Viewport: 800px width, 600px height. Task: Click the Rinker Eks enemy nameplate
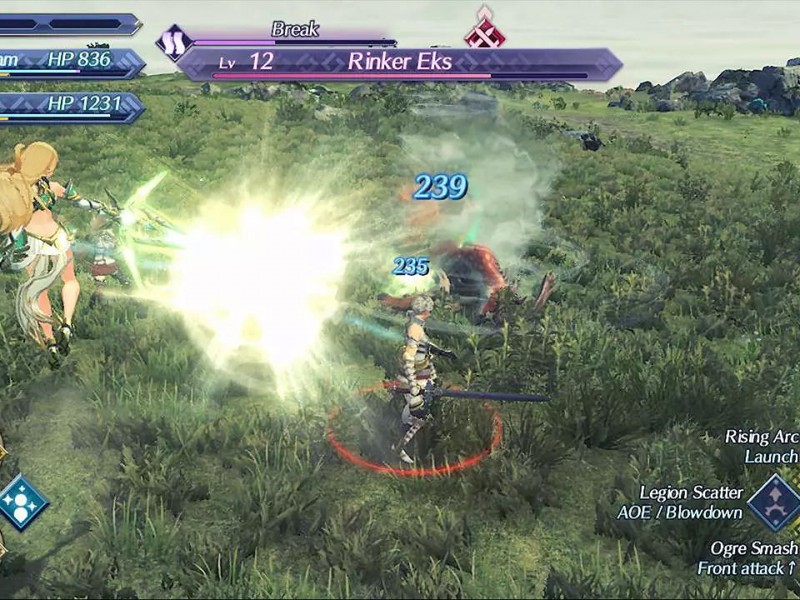(x=399, y=63)
